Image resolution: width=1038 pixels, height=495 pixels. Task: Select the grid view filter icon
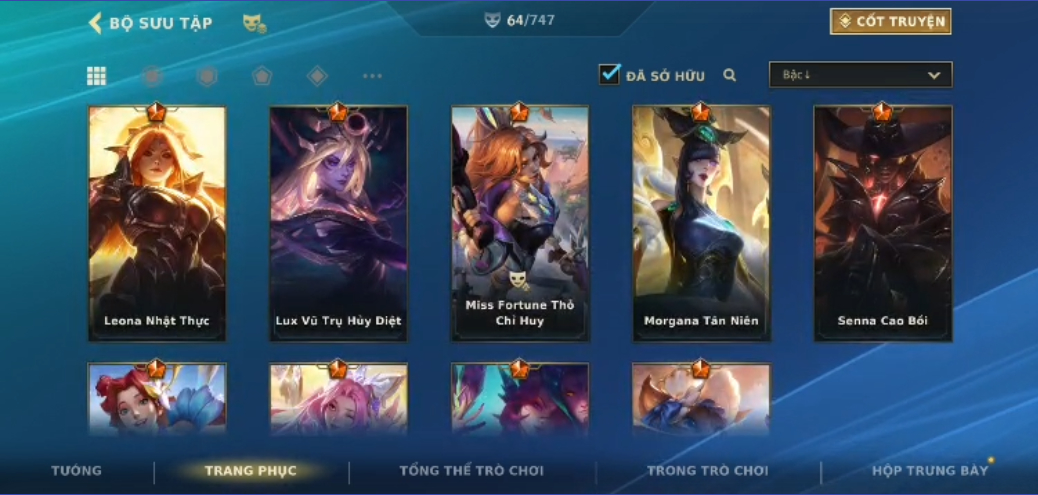[97, 76]
